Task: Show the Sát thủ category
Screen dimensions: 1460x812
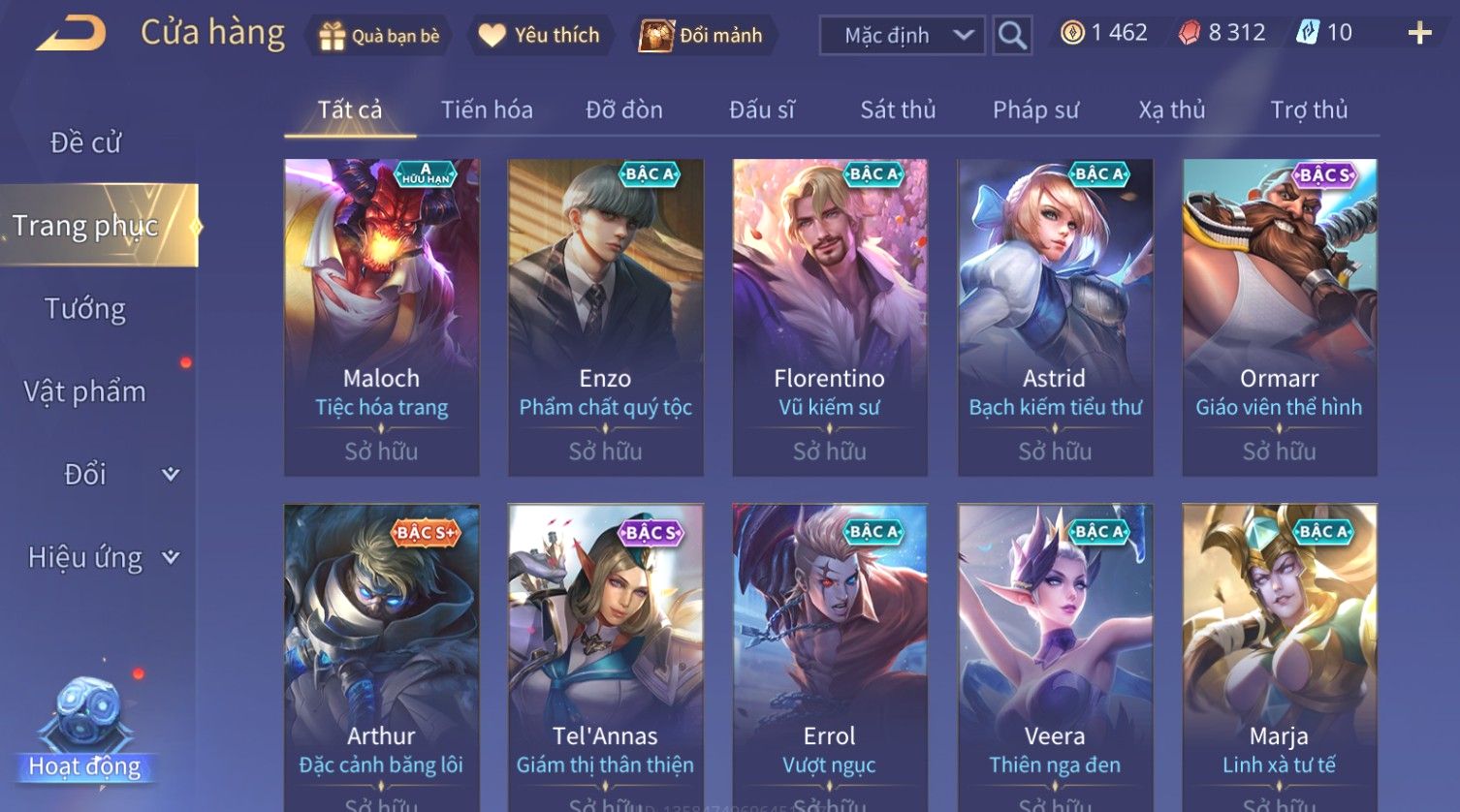Action: pos(898,110)
